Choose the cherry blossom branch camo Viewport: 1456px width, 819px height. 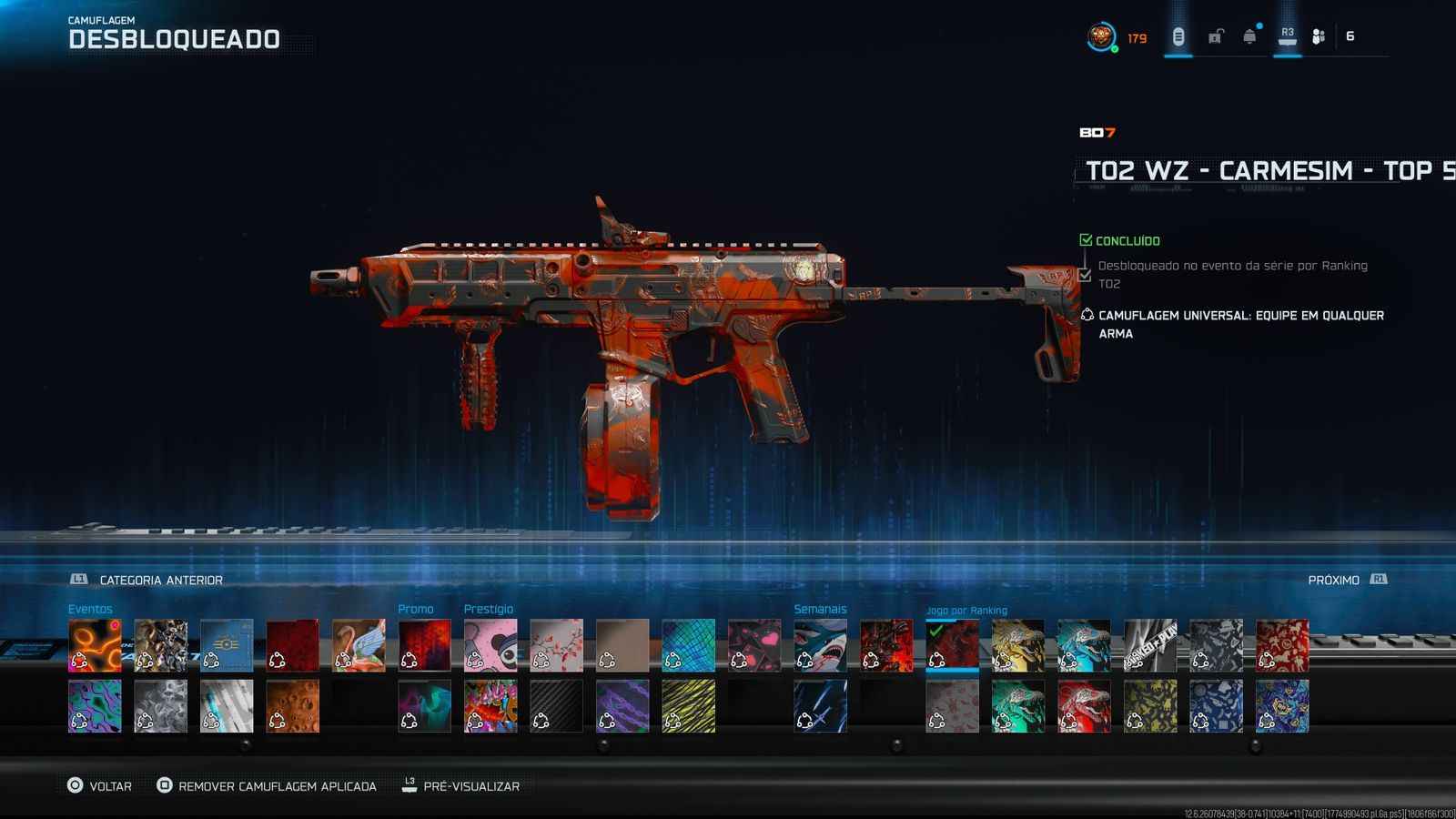556,645
